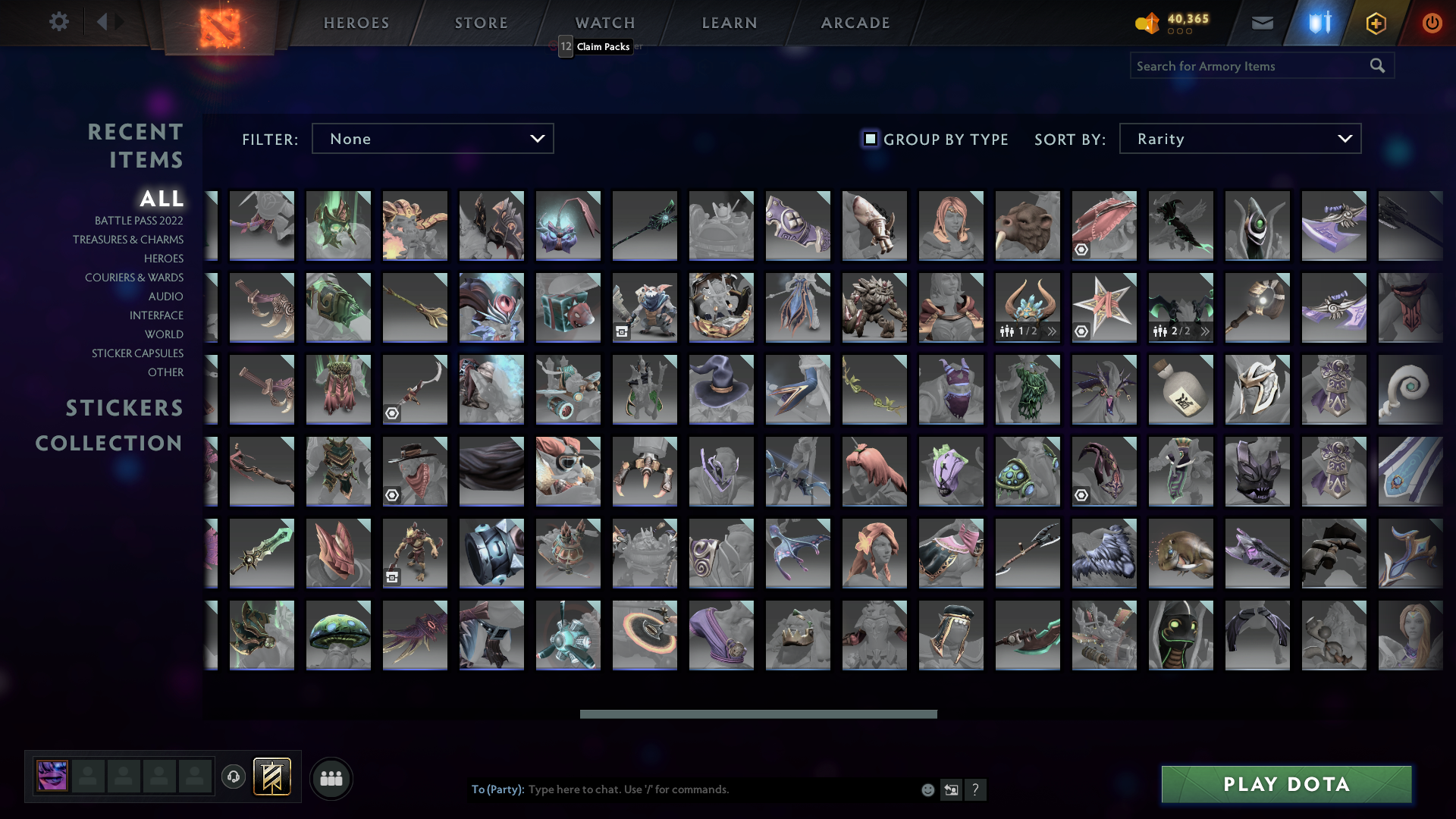Click the power/logout icon

1432,22
